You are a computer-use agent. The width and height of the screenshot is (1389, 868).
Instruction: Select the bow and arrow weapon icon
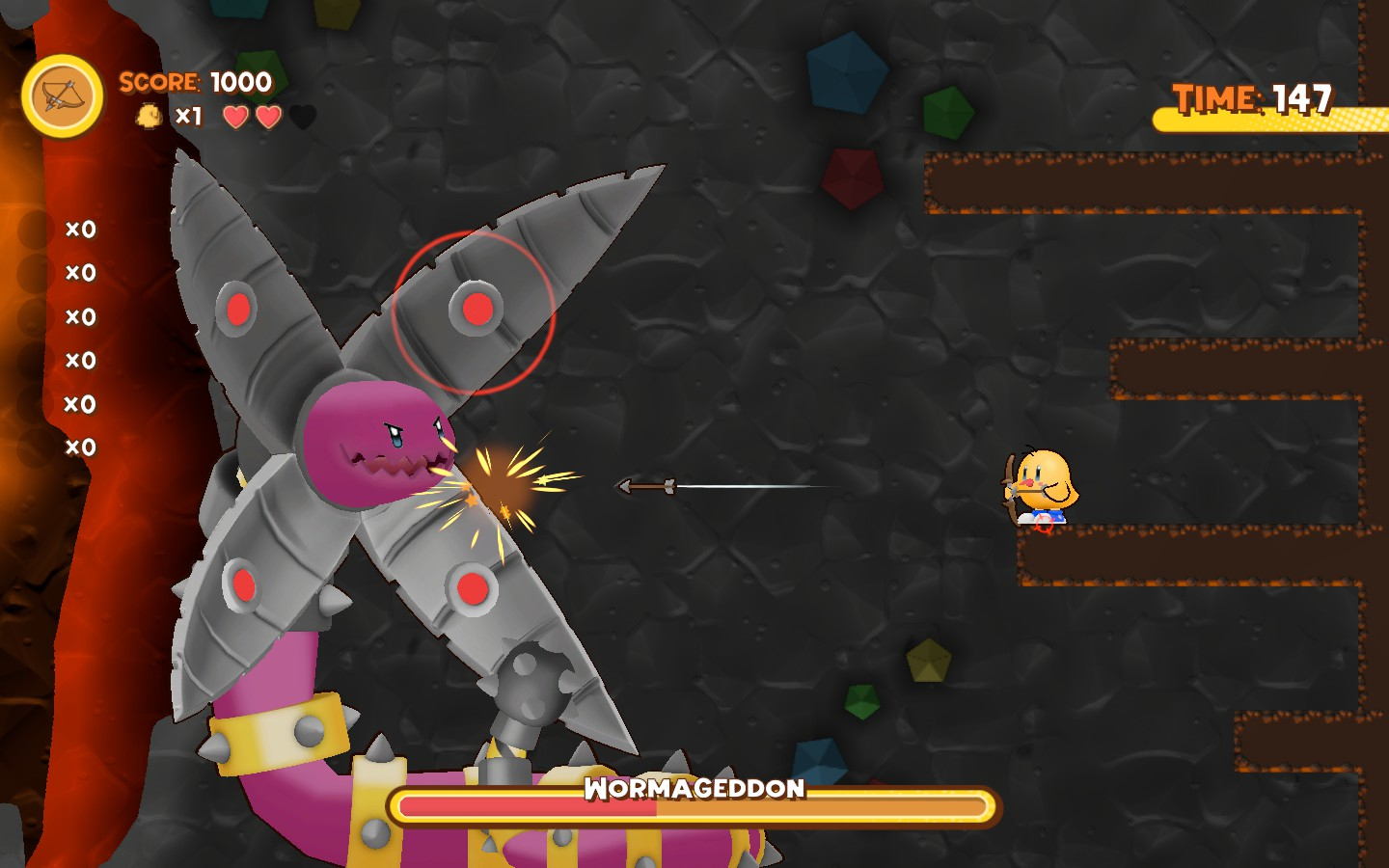[x=63, y=96]
